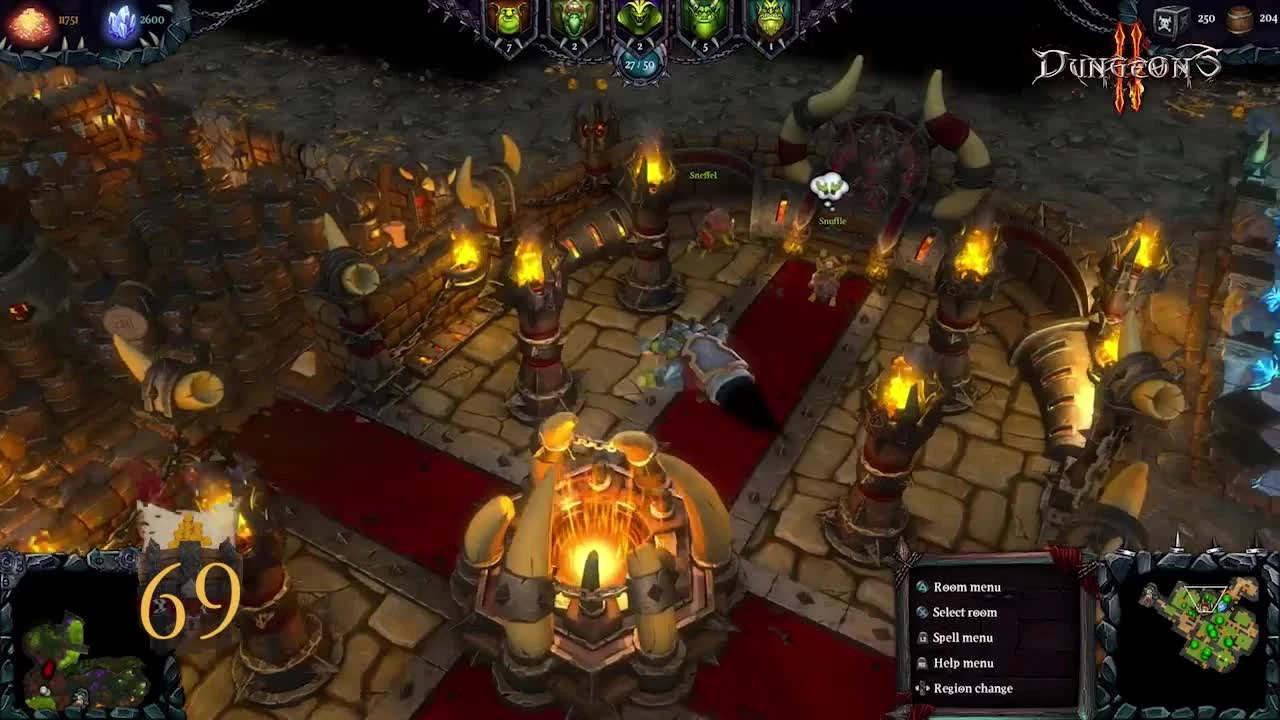Click the Dungeons II game logo
Viewport: 1280px width, 720px height.
[x=1126, y=60]
